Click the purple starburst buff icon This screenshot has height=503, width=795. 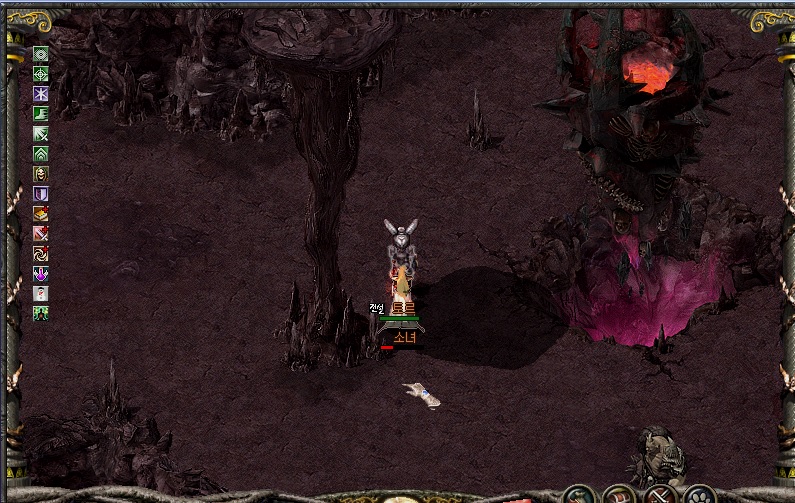(x=41, y=94)
